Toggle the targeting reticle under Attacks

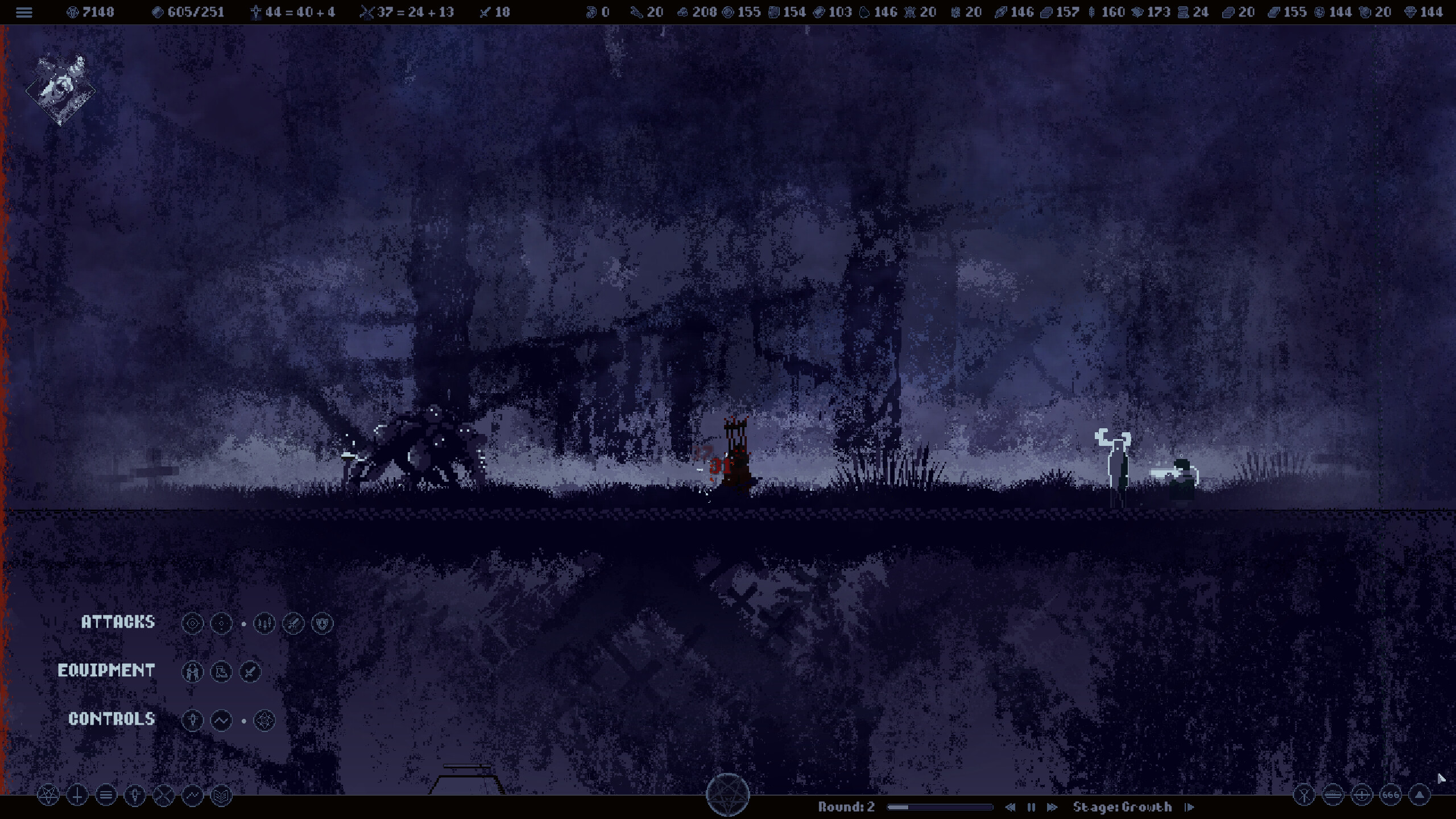tap(193, 623)
